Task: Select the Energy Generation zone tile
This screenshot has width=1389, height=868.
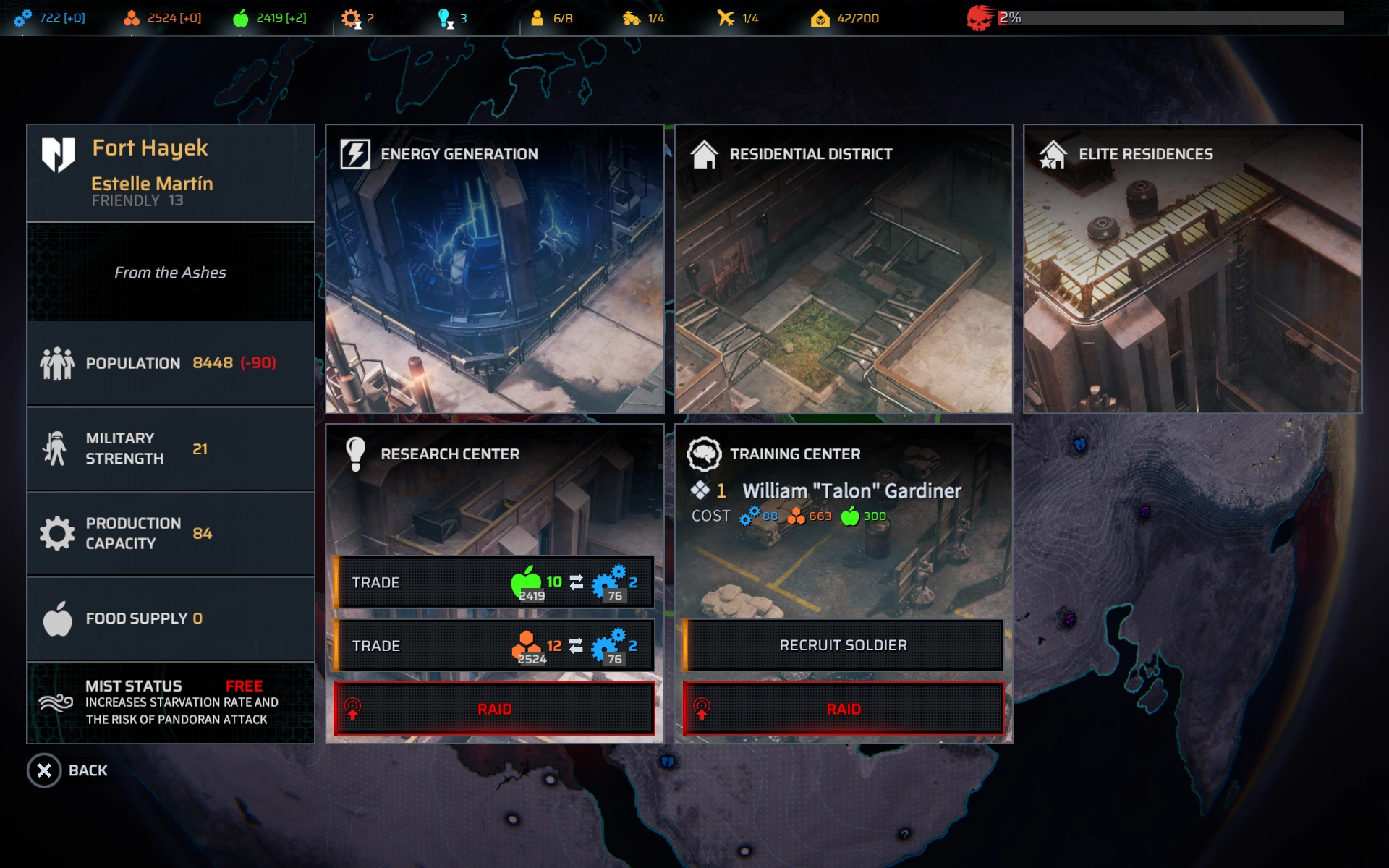Action: (495, 269)
